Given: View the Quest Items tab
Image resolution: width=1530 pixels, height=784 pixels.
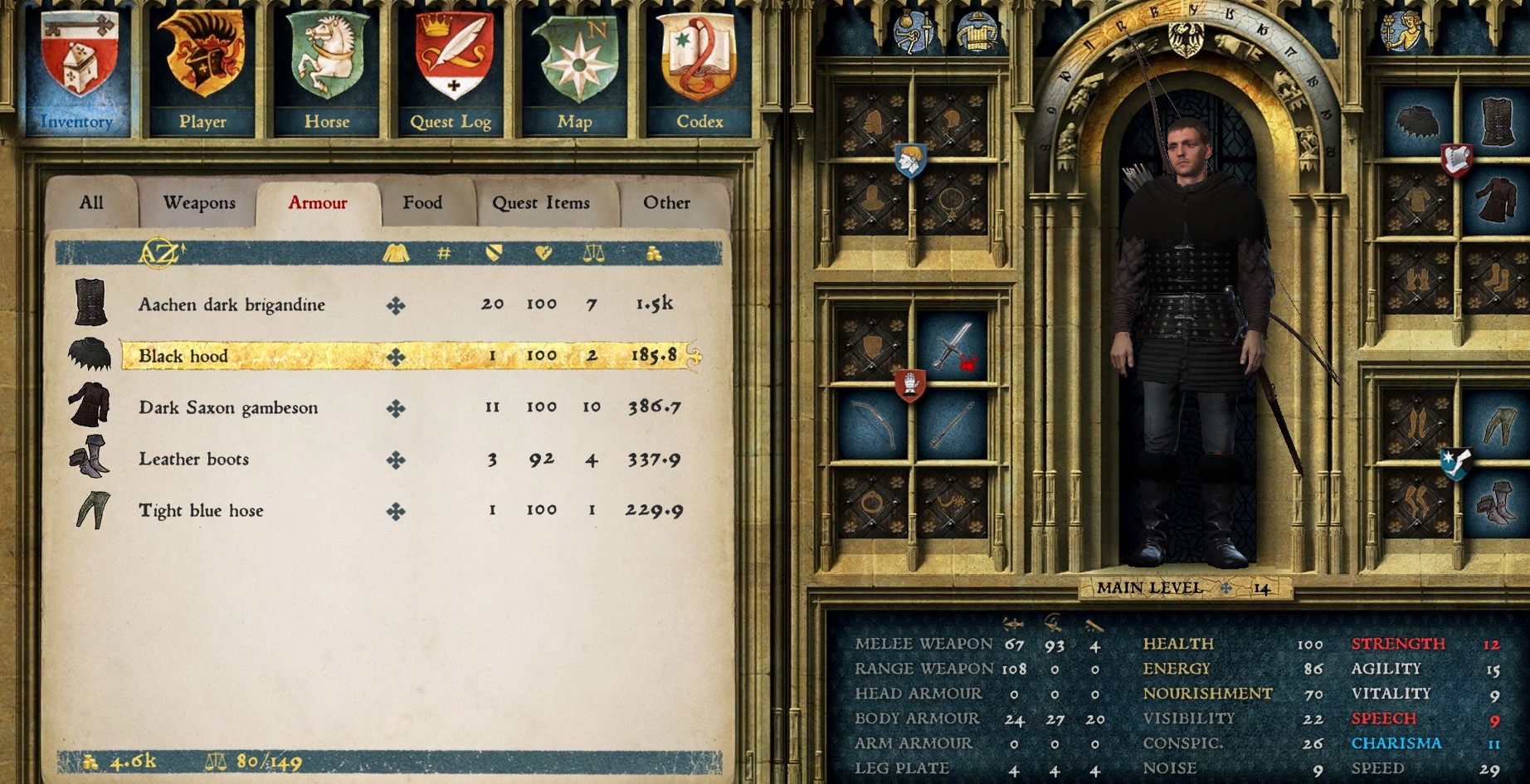Looking at the screenshot, I should [x=543, y=202].
